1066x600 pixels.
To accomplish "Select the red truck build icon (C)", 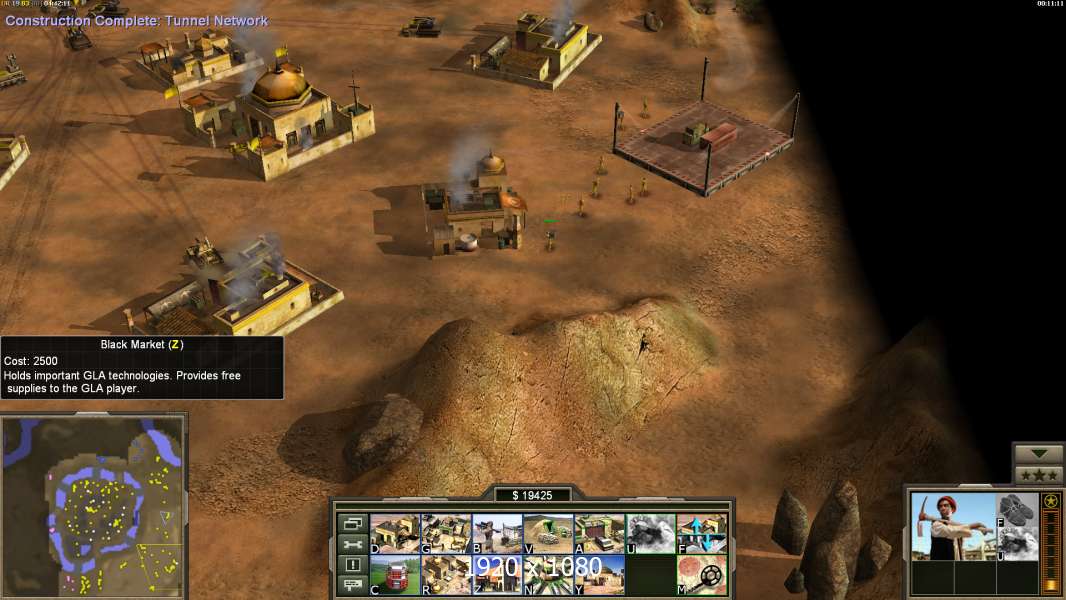I will [x=395, y=574].
